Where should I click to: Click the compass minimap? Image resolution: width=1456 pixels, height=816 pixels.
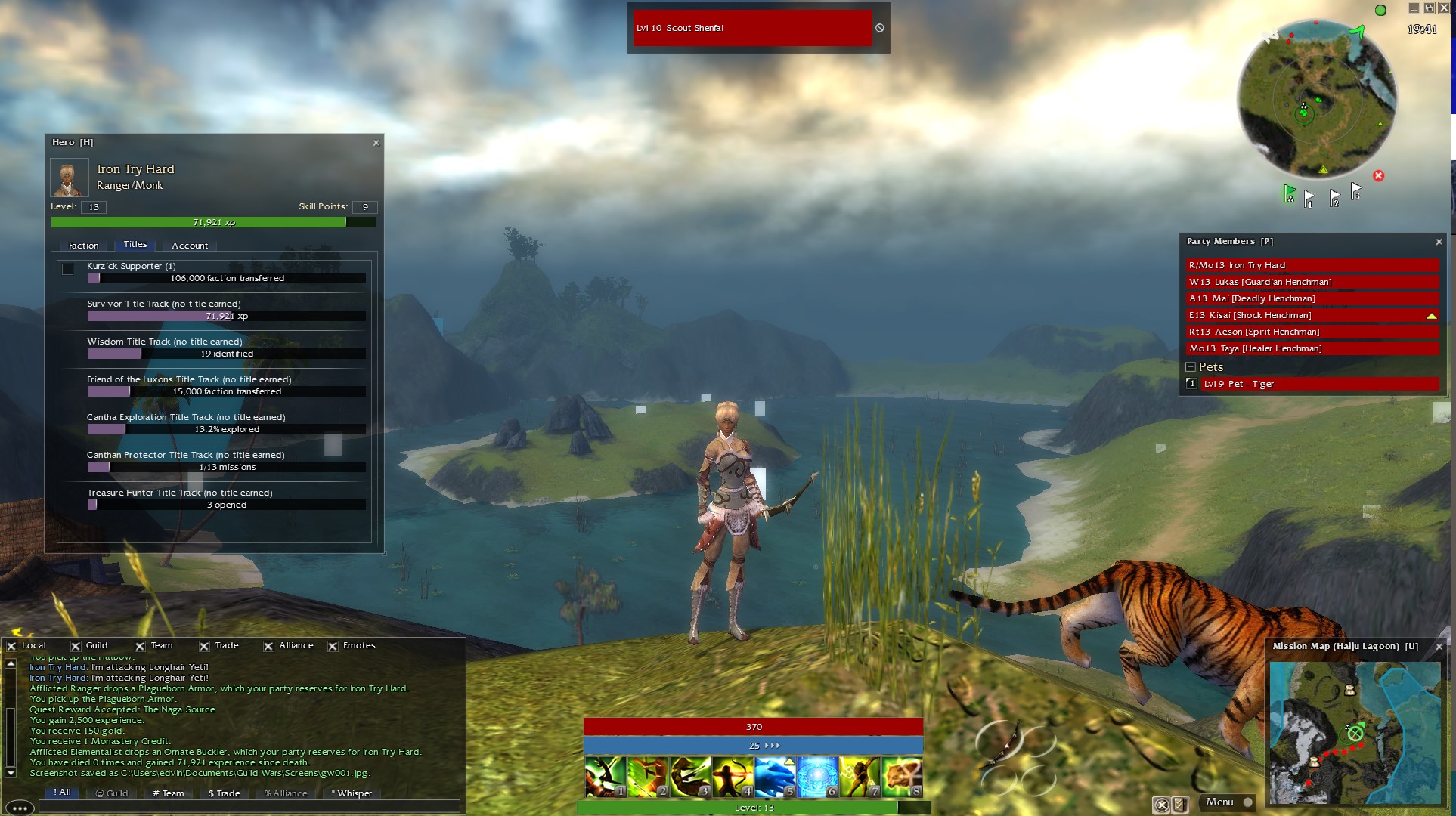[x=1316, y=100]
